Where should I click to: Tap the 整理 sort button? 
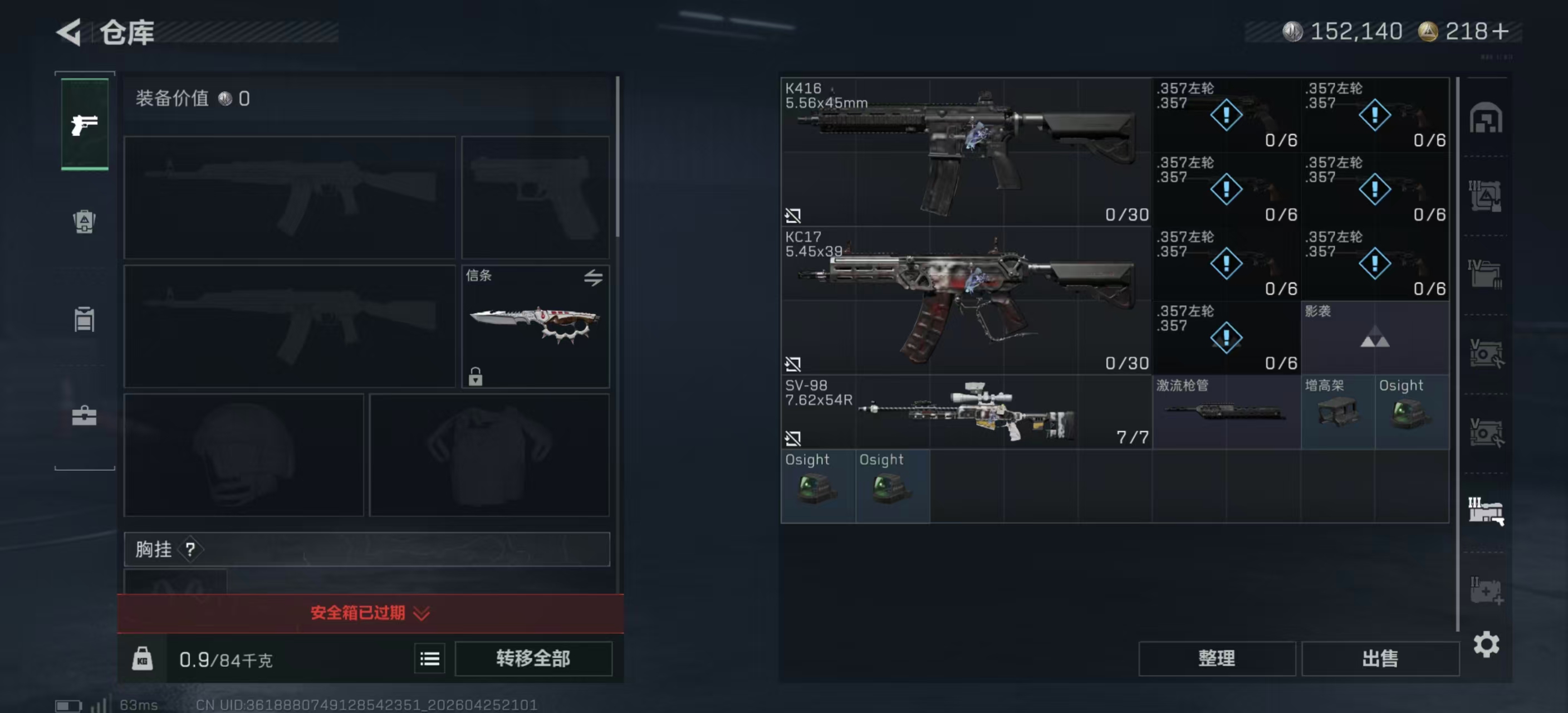pyautogui.click(x=1216, y=658)
